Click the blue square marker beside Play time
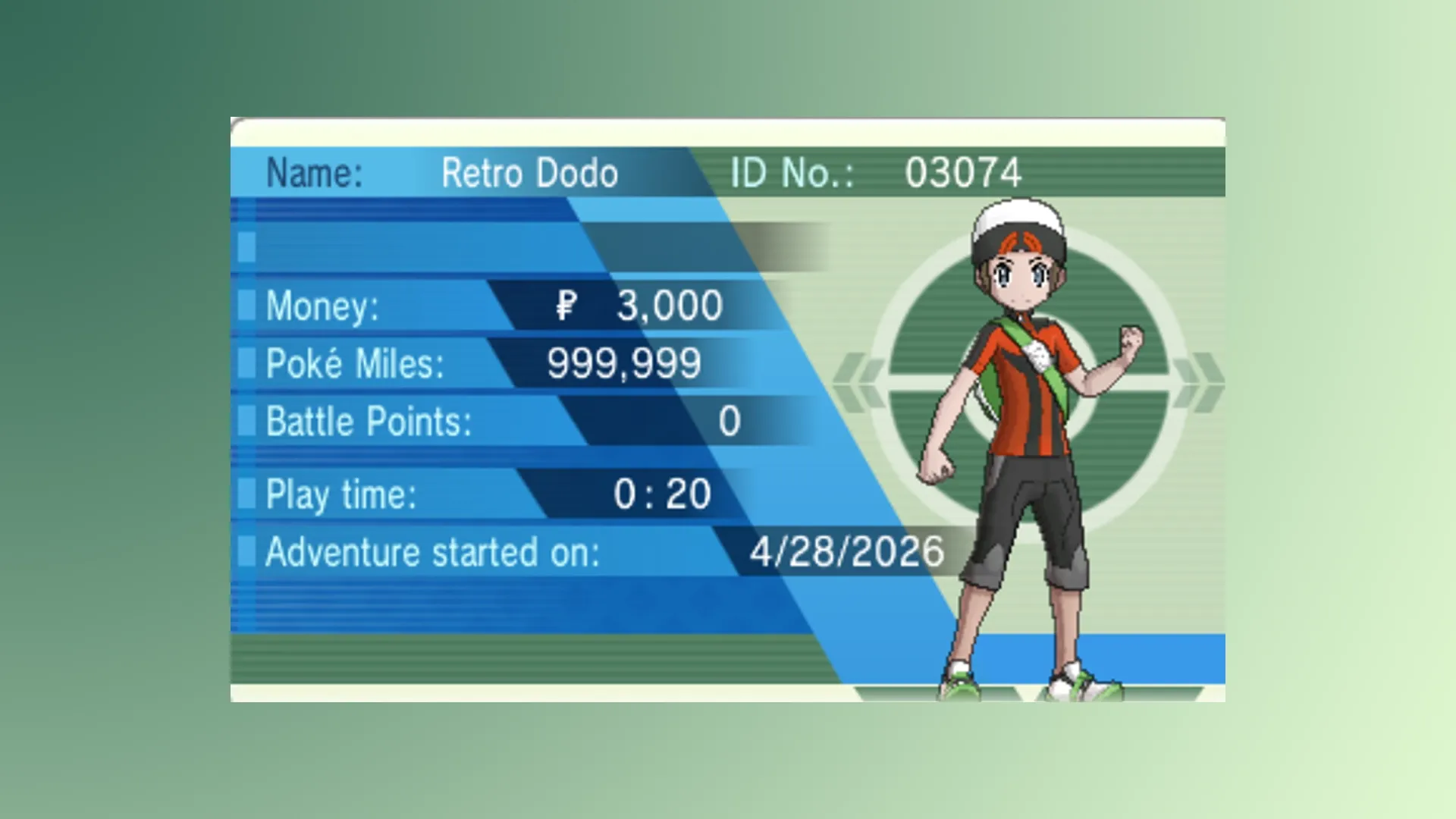Image resolution: width=1456 pixels, height=819 pixels. (246, 494)
